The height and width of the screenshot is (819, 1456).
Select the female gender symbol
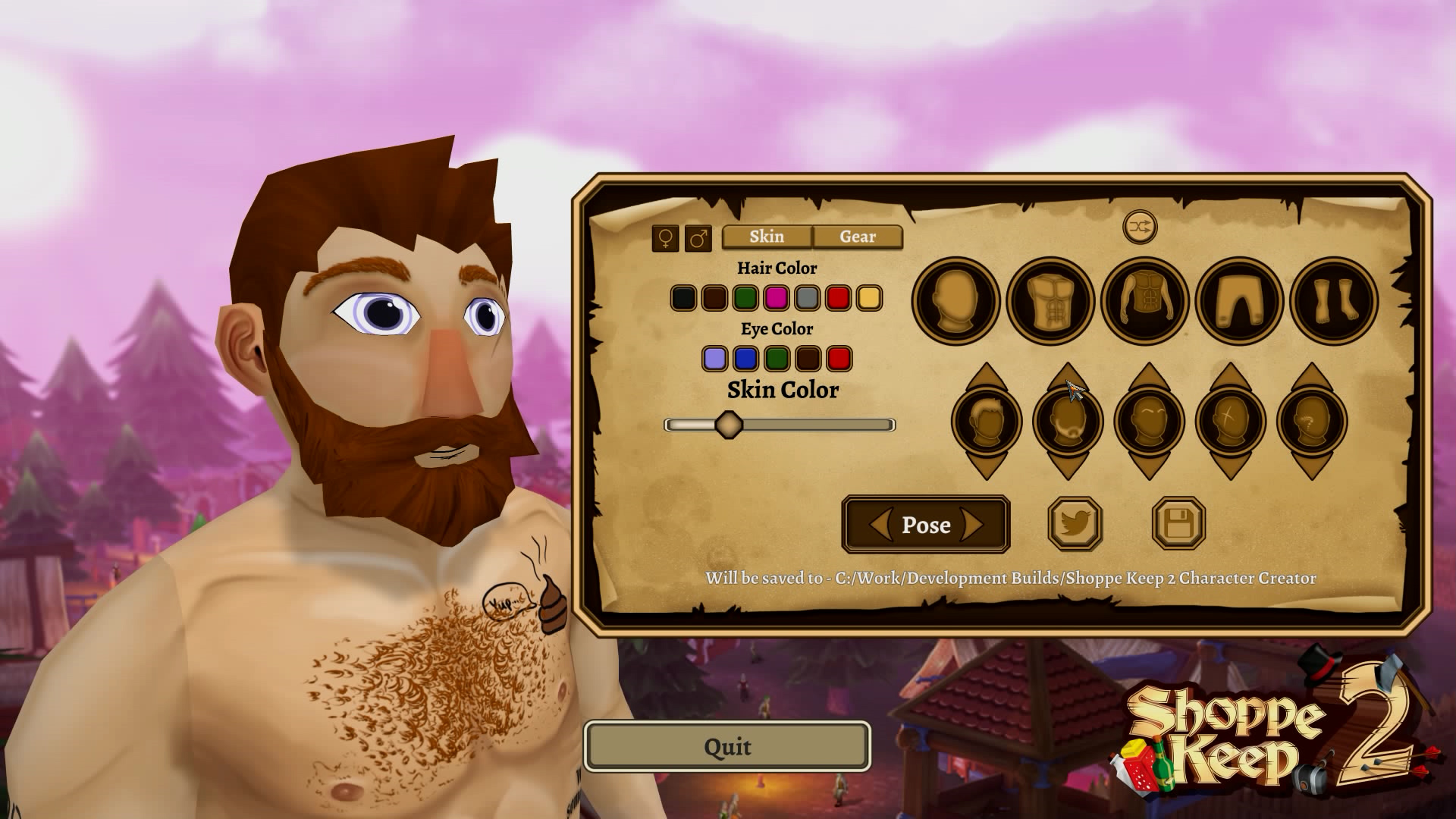click(664, 238)
